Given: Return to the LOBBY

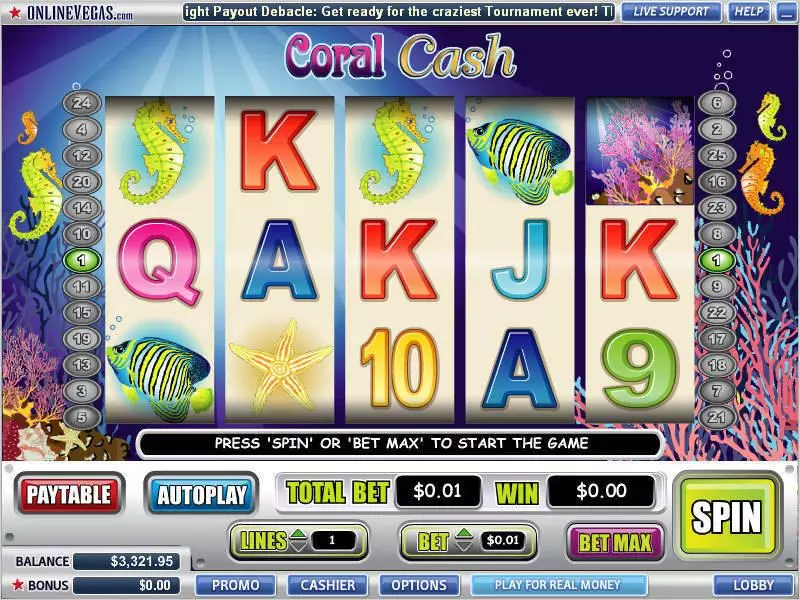Looking at the screenshot, I should [752, 585].
